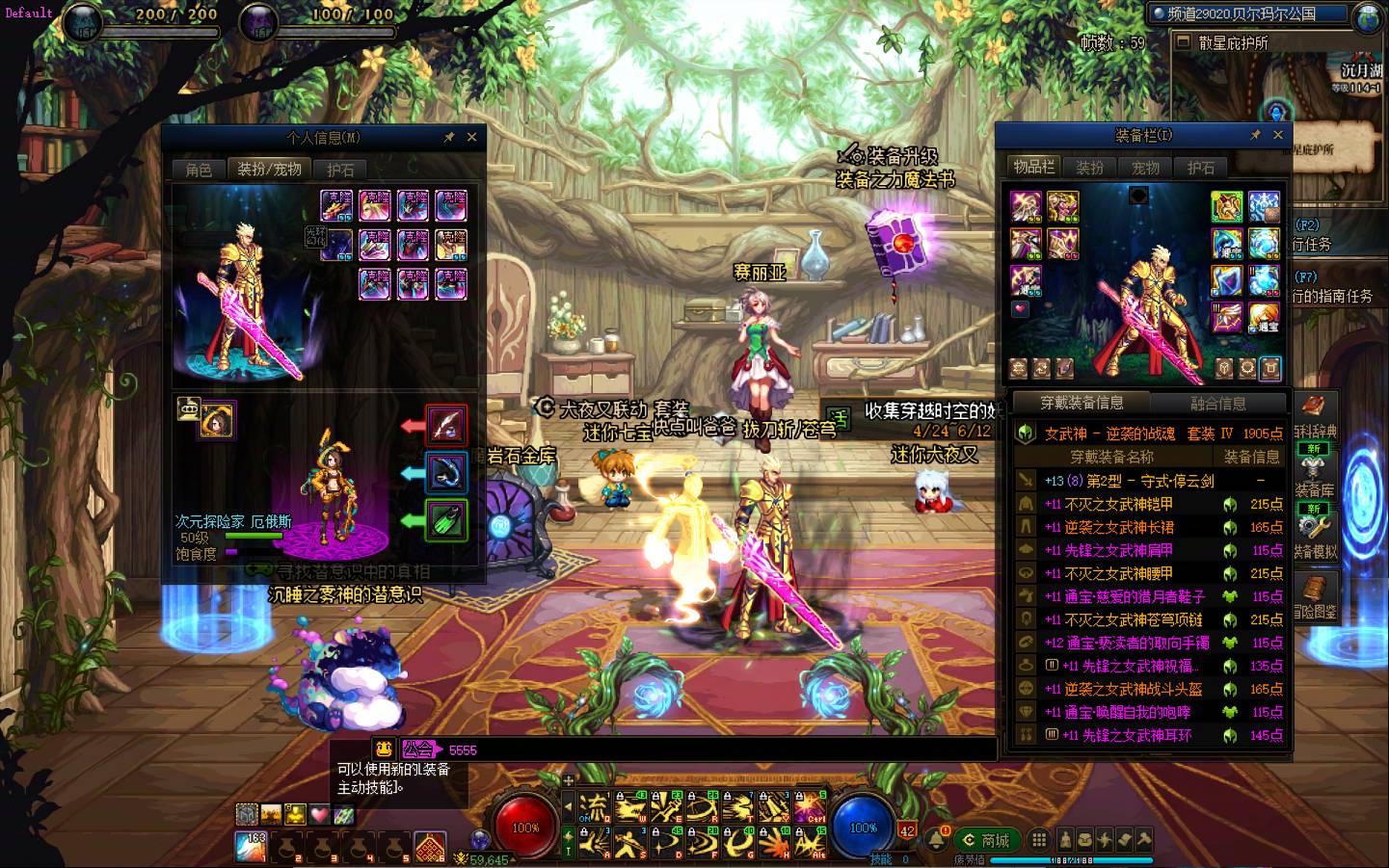The height and width of the screenshot is (868, 1389).
Task: Close the 个人信息 panel
Action: 471,138
